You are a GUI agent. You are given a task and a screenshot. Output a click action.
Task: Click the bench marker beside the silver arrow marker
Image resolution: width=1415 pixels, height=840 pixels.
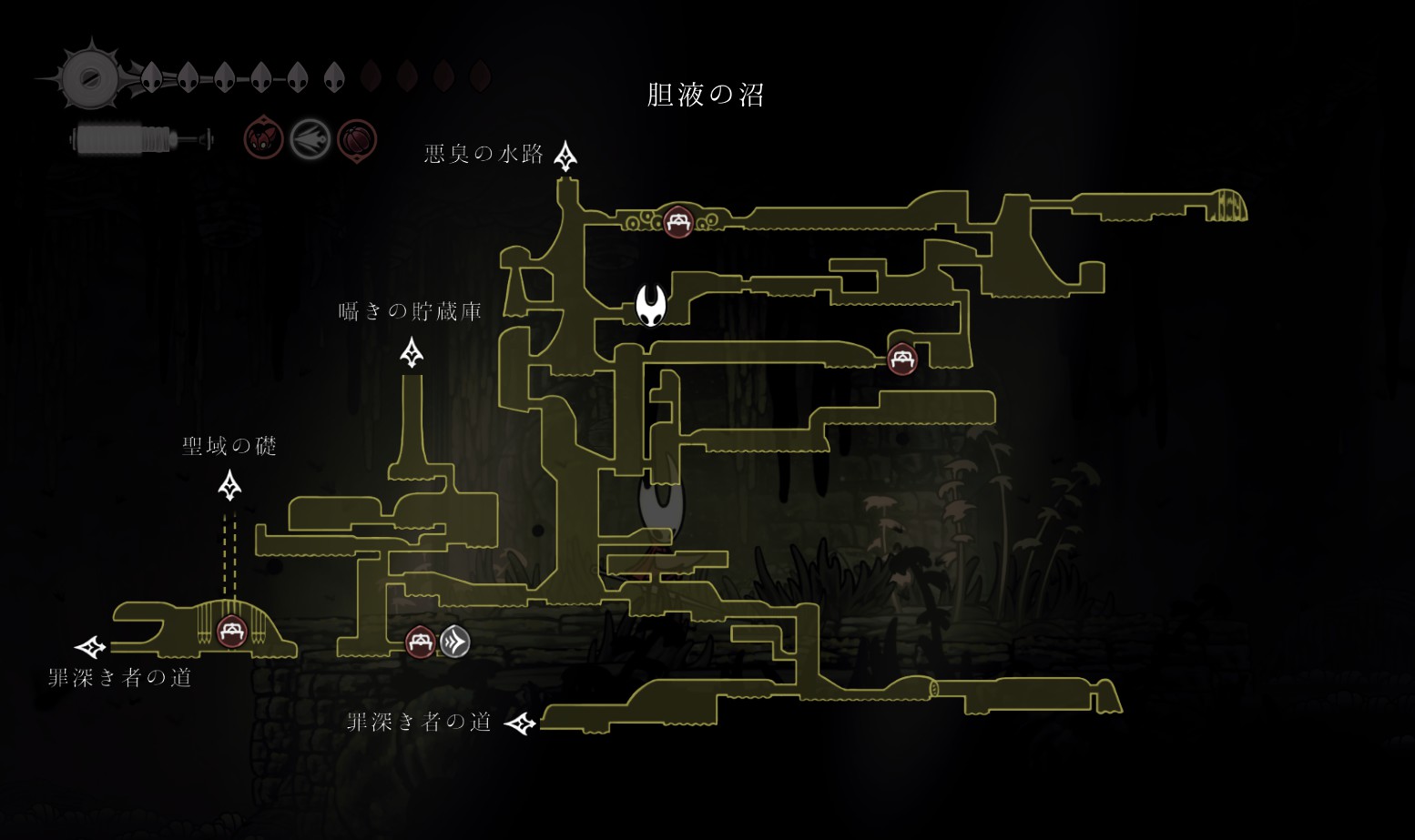420,642
